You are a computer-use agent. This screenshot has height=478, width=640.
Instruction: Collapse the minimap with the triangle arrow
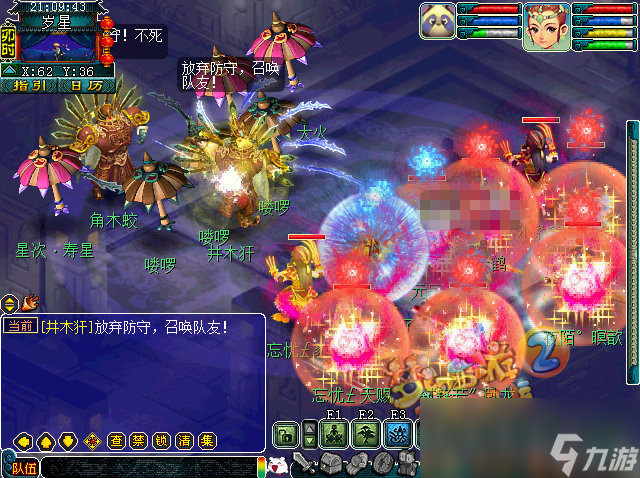click(8, 71)
